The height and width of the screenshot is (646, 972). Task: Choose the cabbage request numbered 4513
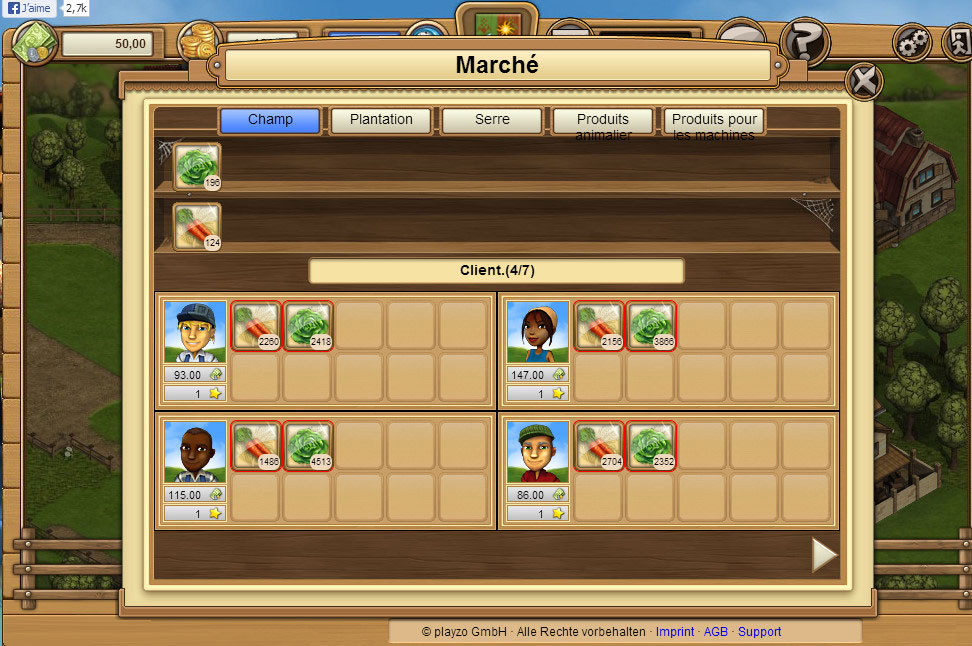point(308,445)
